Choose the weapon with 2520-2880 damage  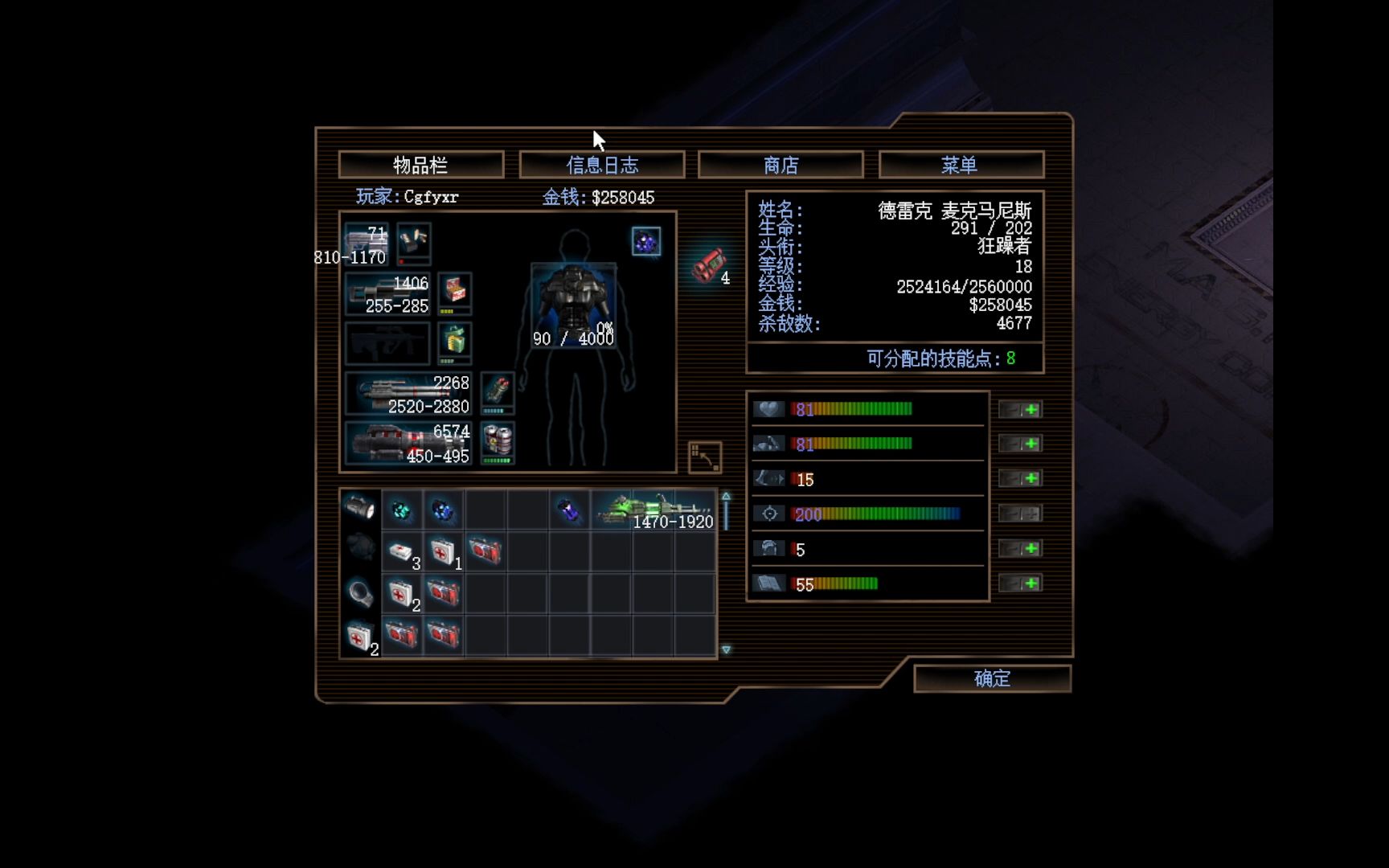pyautogui.click(x=408, y=394)
